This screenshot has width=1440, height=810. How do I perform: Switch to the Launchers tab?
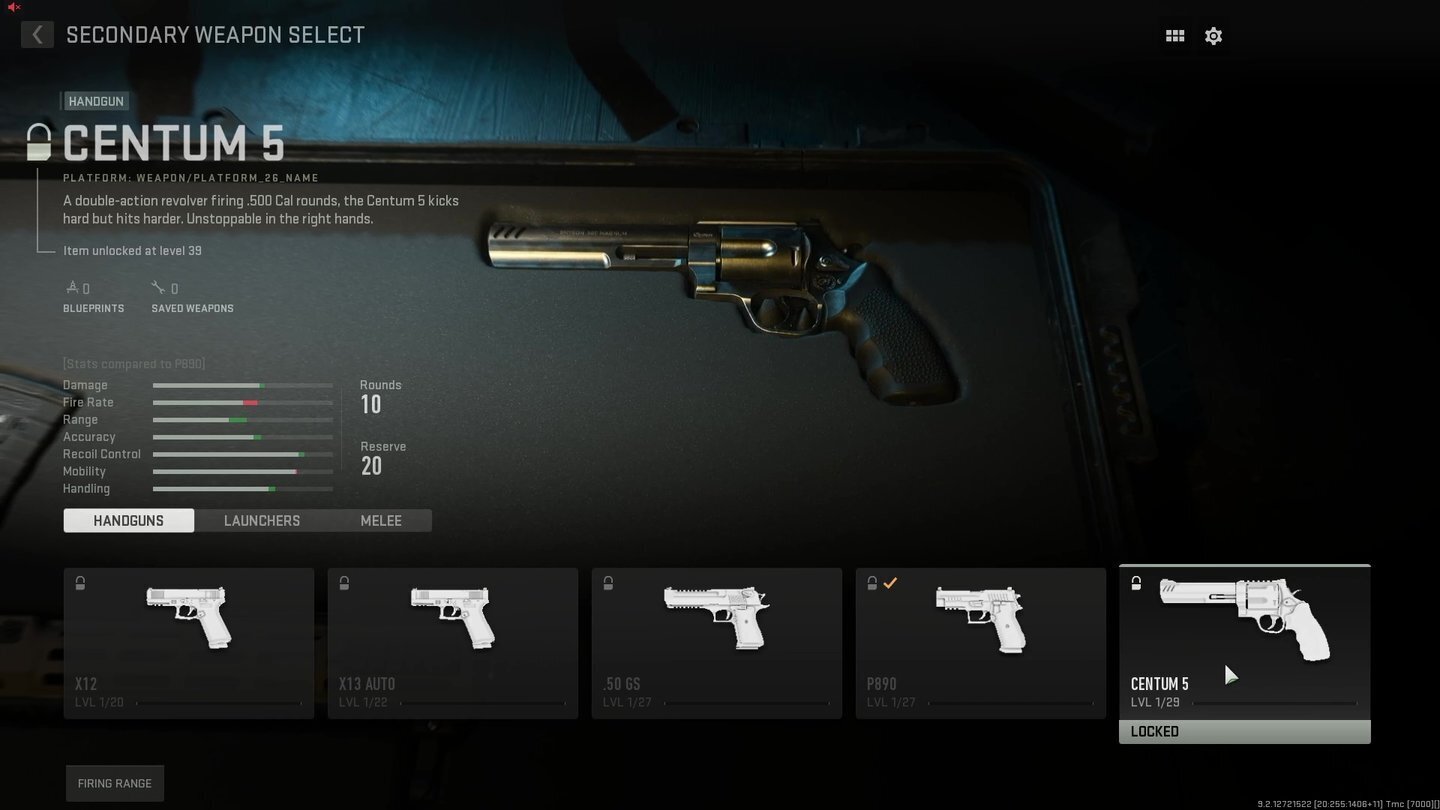pyautogui.click(x=262, y=520)
